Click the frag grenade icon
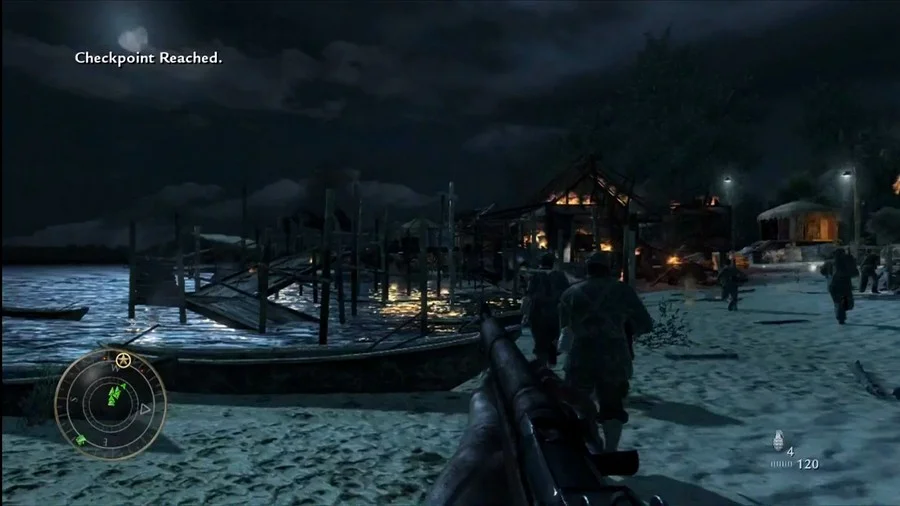 tap(778, 441)
